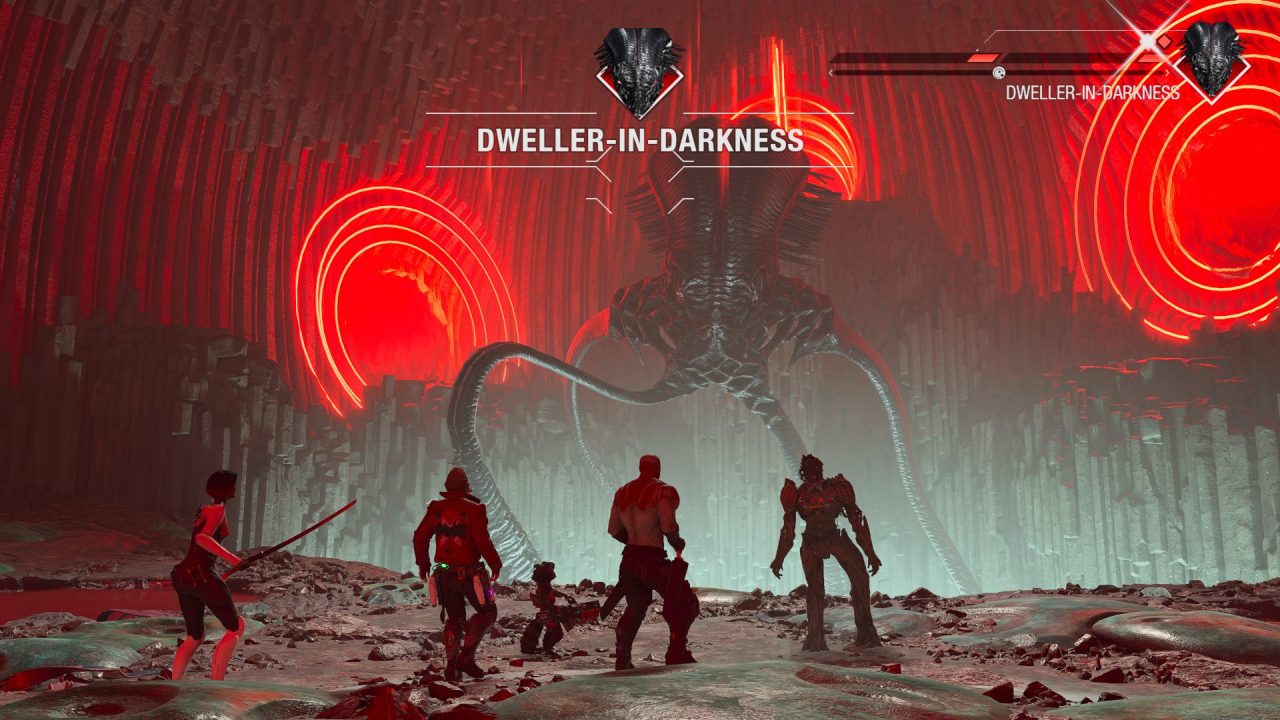Select the boss portrait icon beside the health bar

click(x=1213, y=60)
